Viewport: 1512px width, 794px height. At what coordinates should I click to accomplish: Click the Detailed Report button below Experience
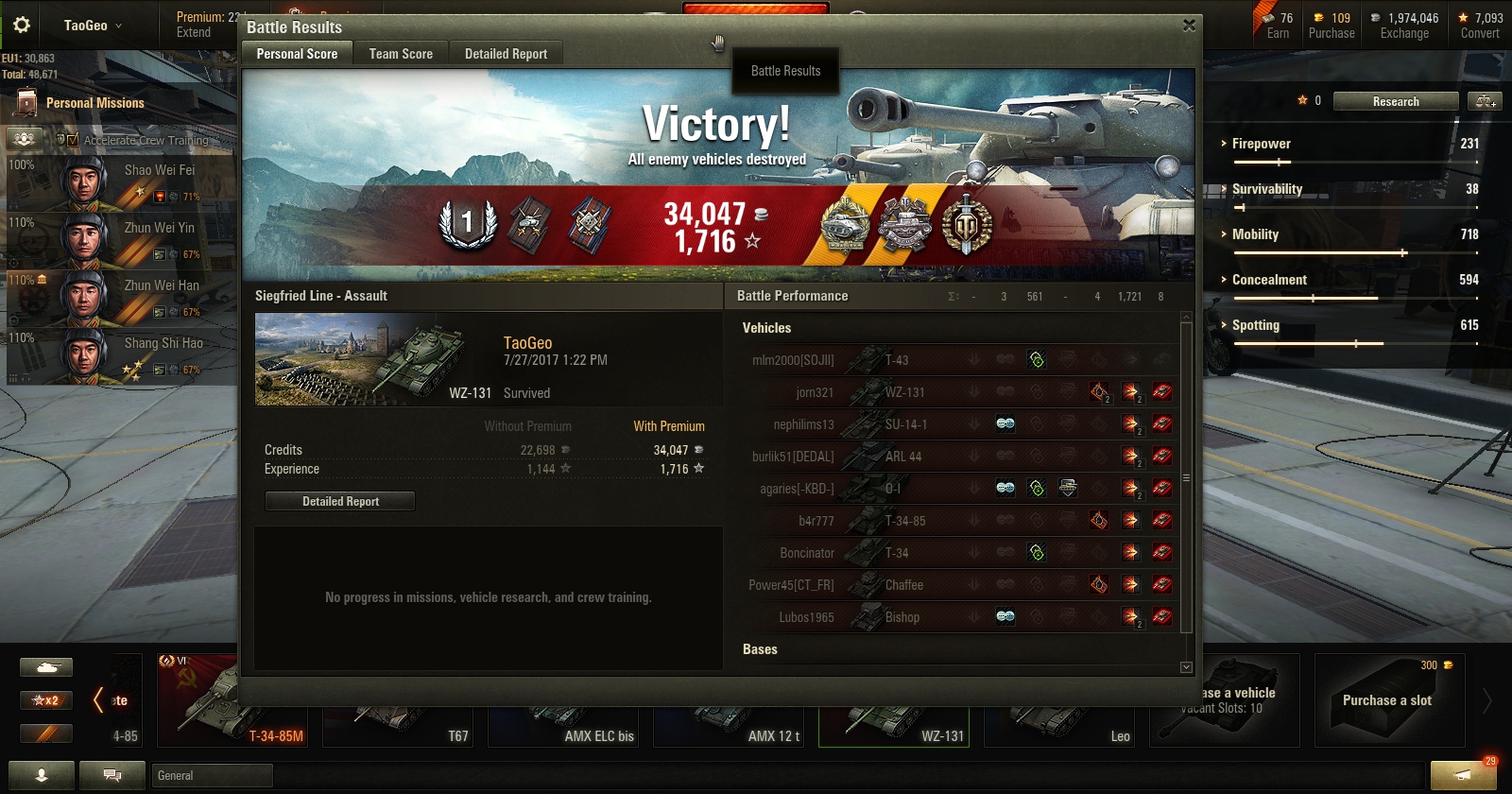(340, 501)
